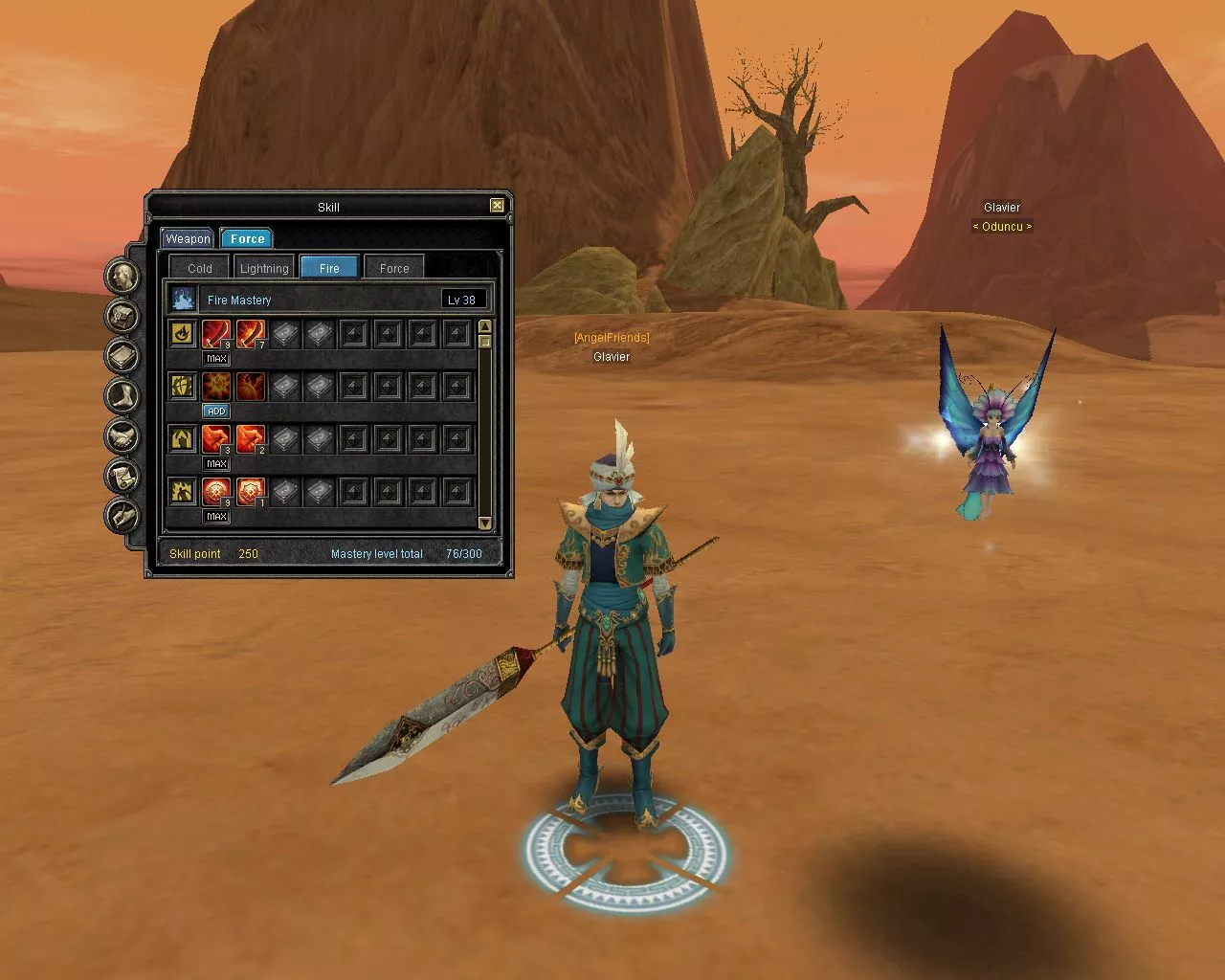Screen dimensions: 1225x980
Task: Add a point using the ADD button
Action: [x=216, y=411]
